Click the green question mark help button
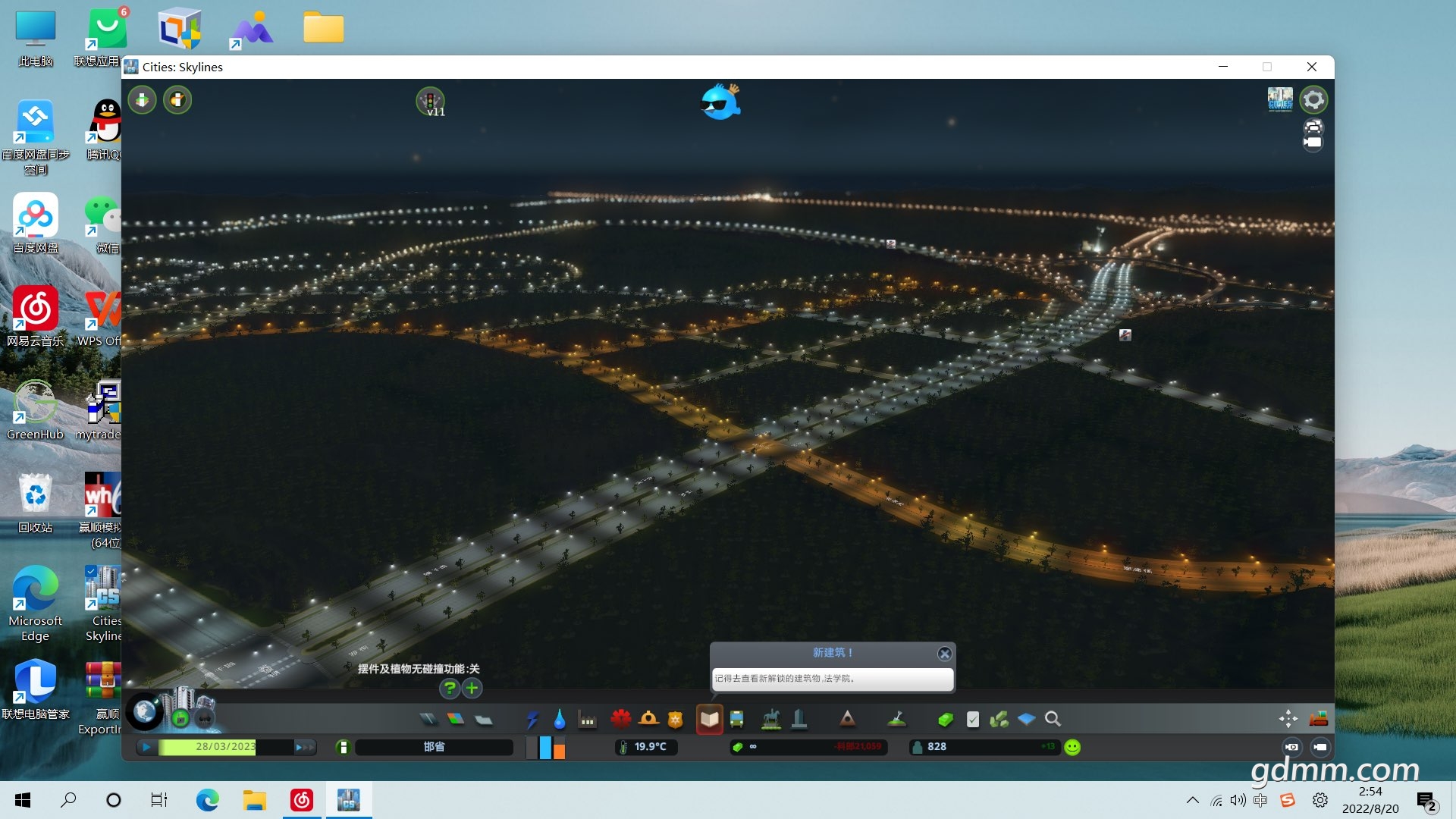1456x819 pixels. click(450, 689)
